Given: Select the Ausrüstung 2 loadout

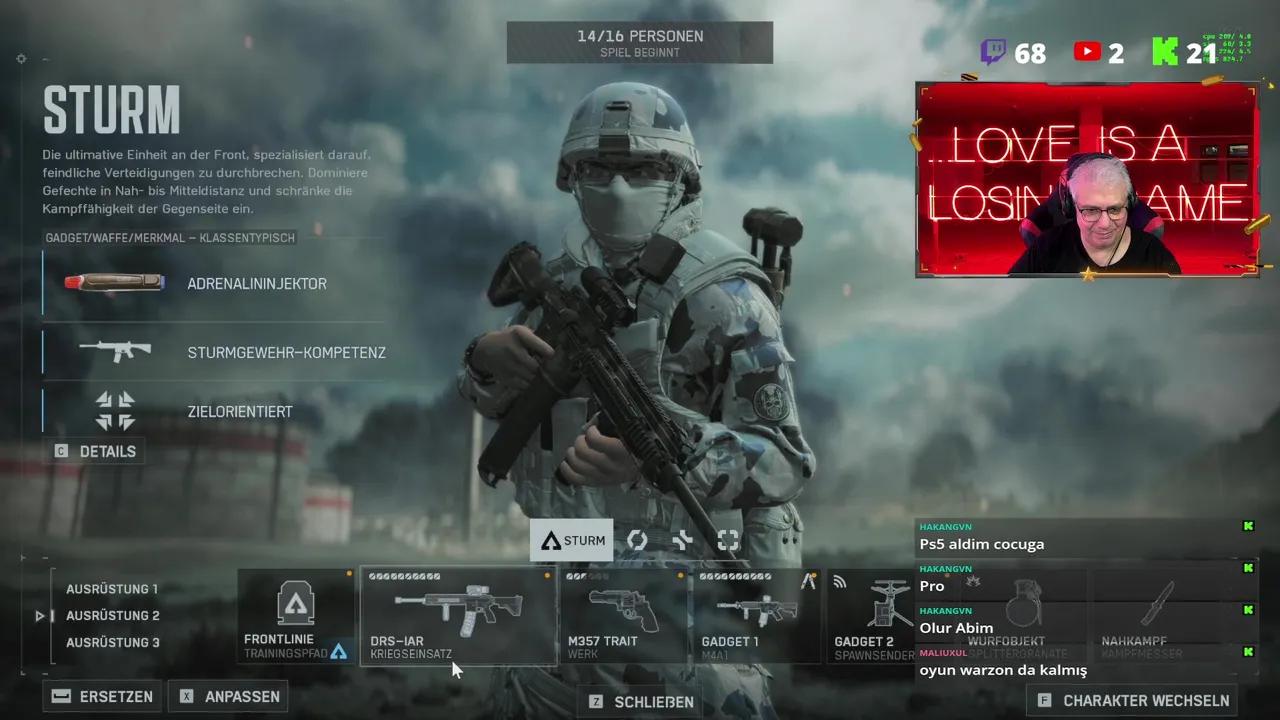Looking at the screenshot, I should 112,616.
